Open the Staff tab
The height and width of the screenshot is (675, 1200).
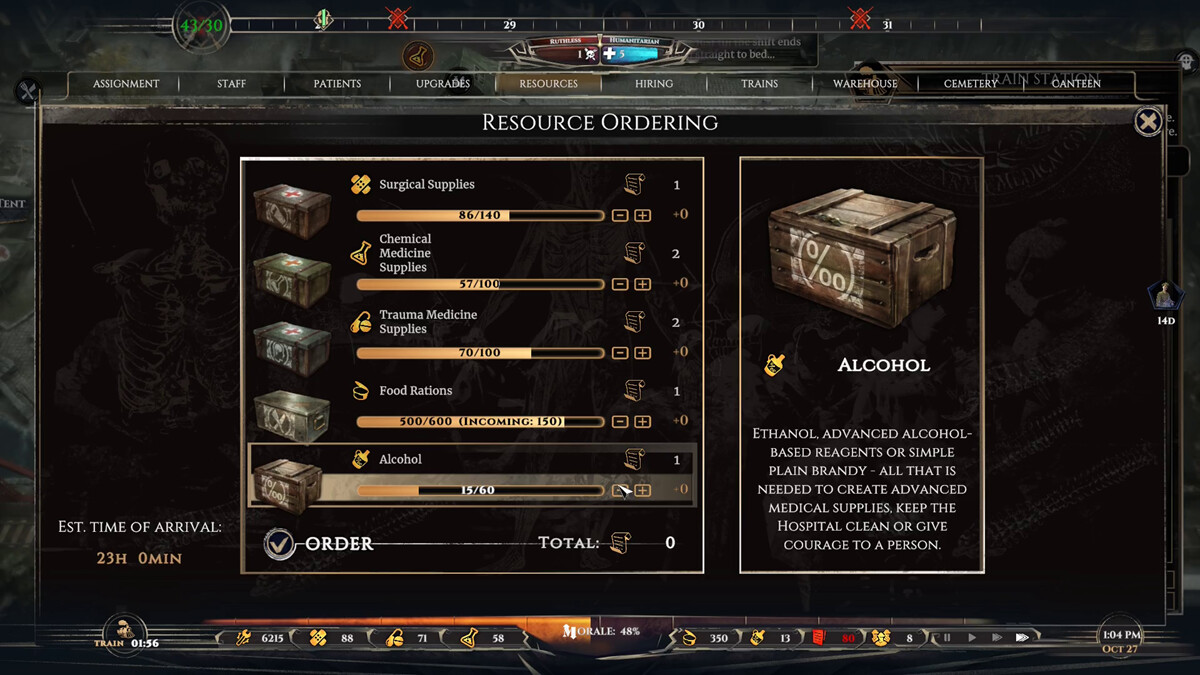[x=231, y=84]
